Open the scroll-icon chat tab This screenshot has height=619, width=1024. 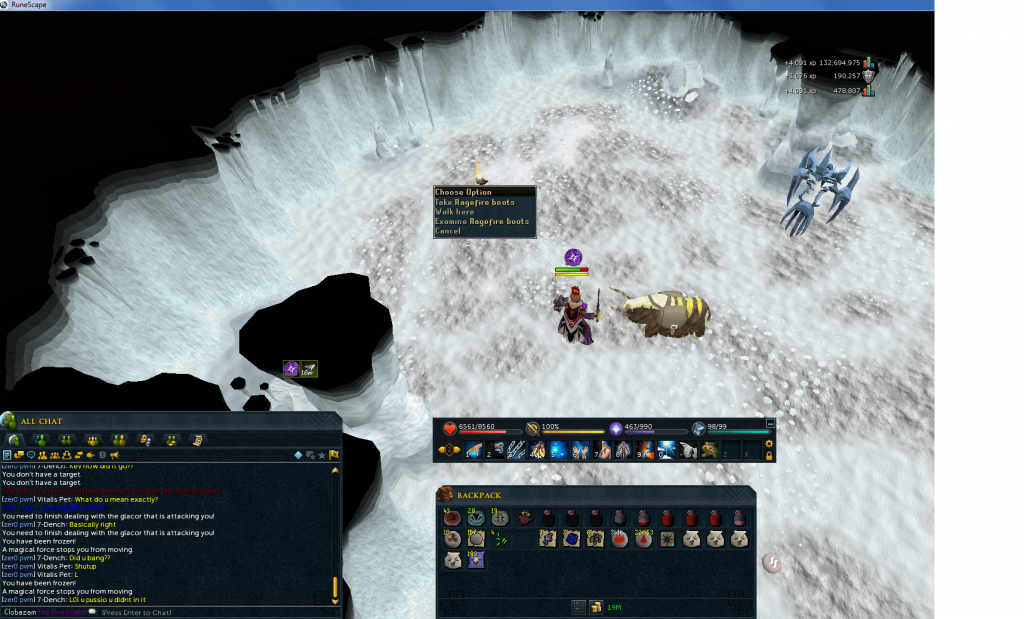197,439
